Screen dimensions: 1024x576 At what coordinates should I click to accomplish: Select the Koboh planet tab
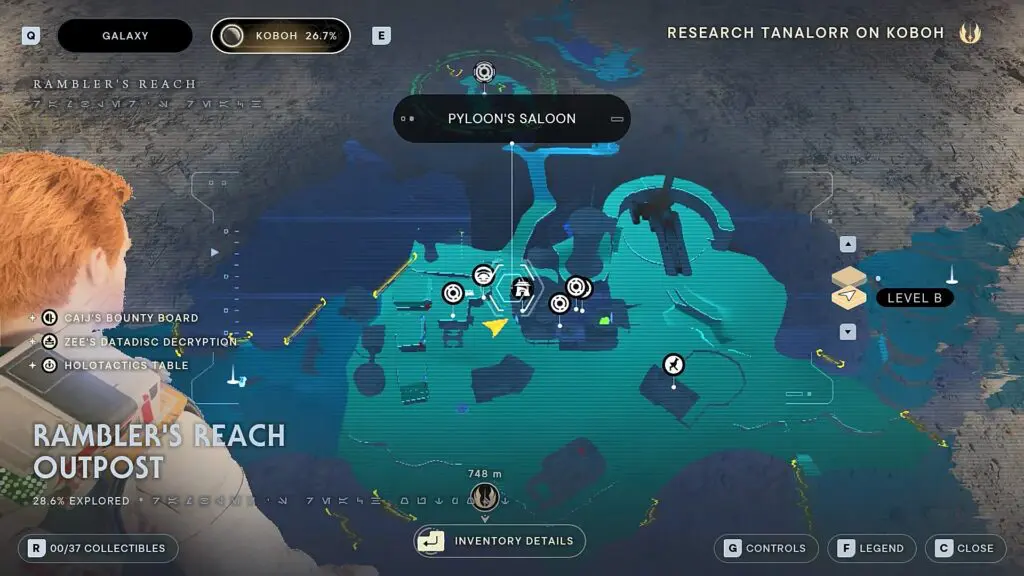pos(281,36)
